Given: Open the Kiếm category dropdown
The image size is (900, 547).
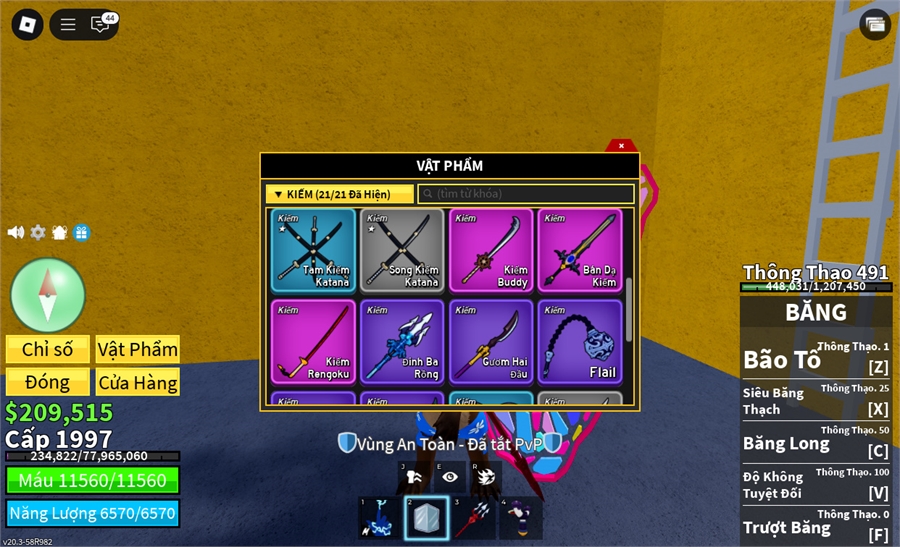Looking at the screenshot, I should coord(339,194).
